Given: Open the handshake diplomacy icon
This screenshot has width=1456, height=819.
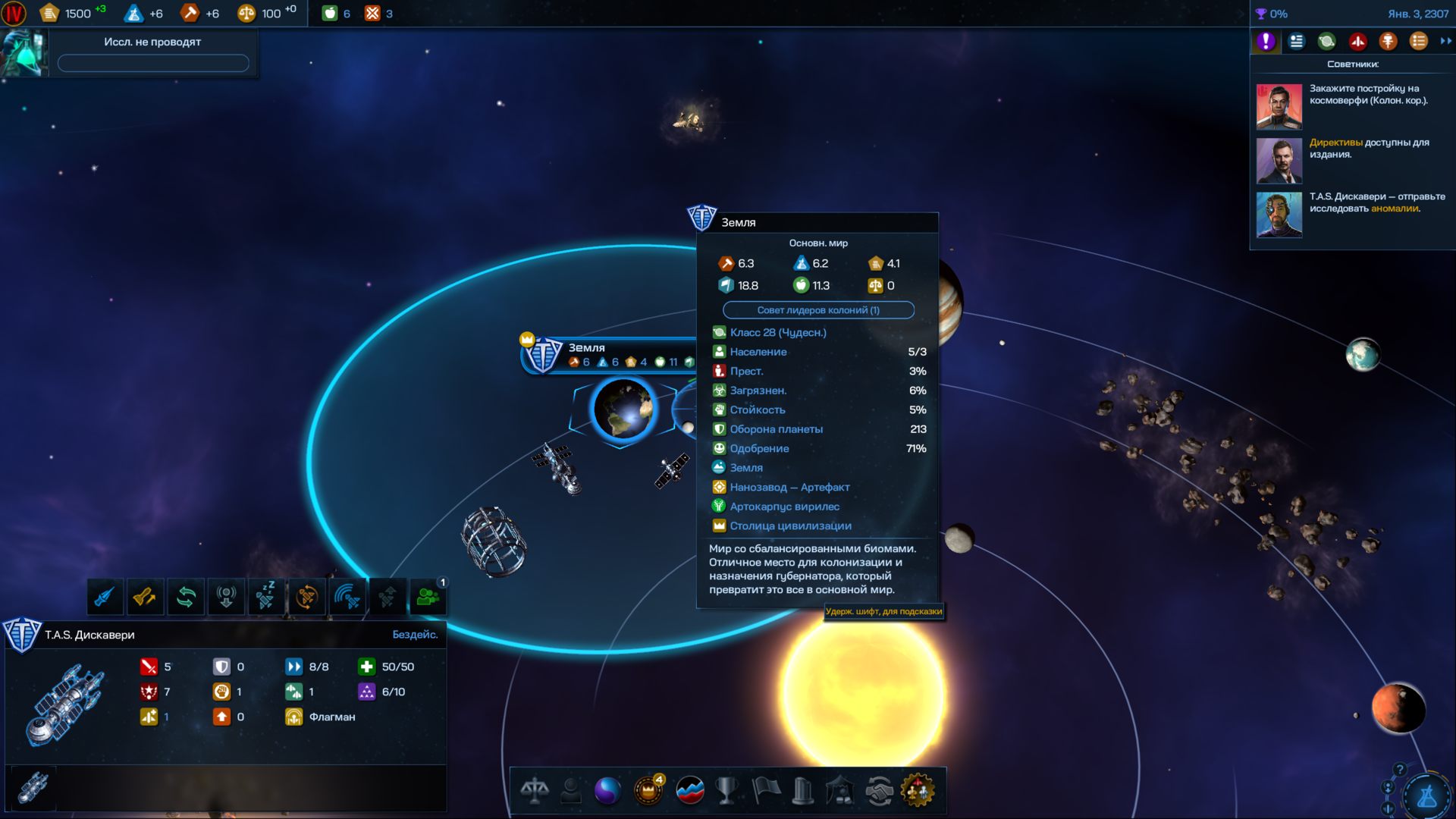Looking at the screenshot, I should pos(879,791).
